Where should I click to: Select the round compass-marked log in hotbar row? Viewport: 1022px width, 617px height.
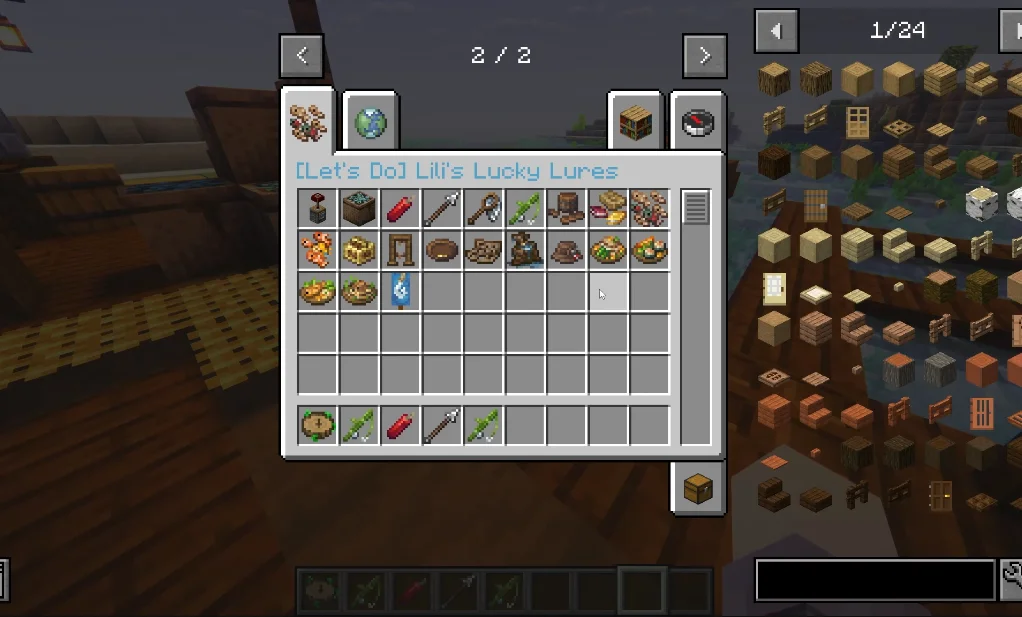coord(317,426)
